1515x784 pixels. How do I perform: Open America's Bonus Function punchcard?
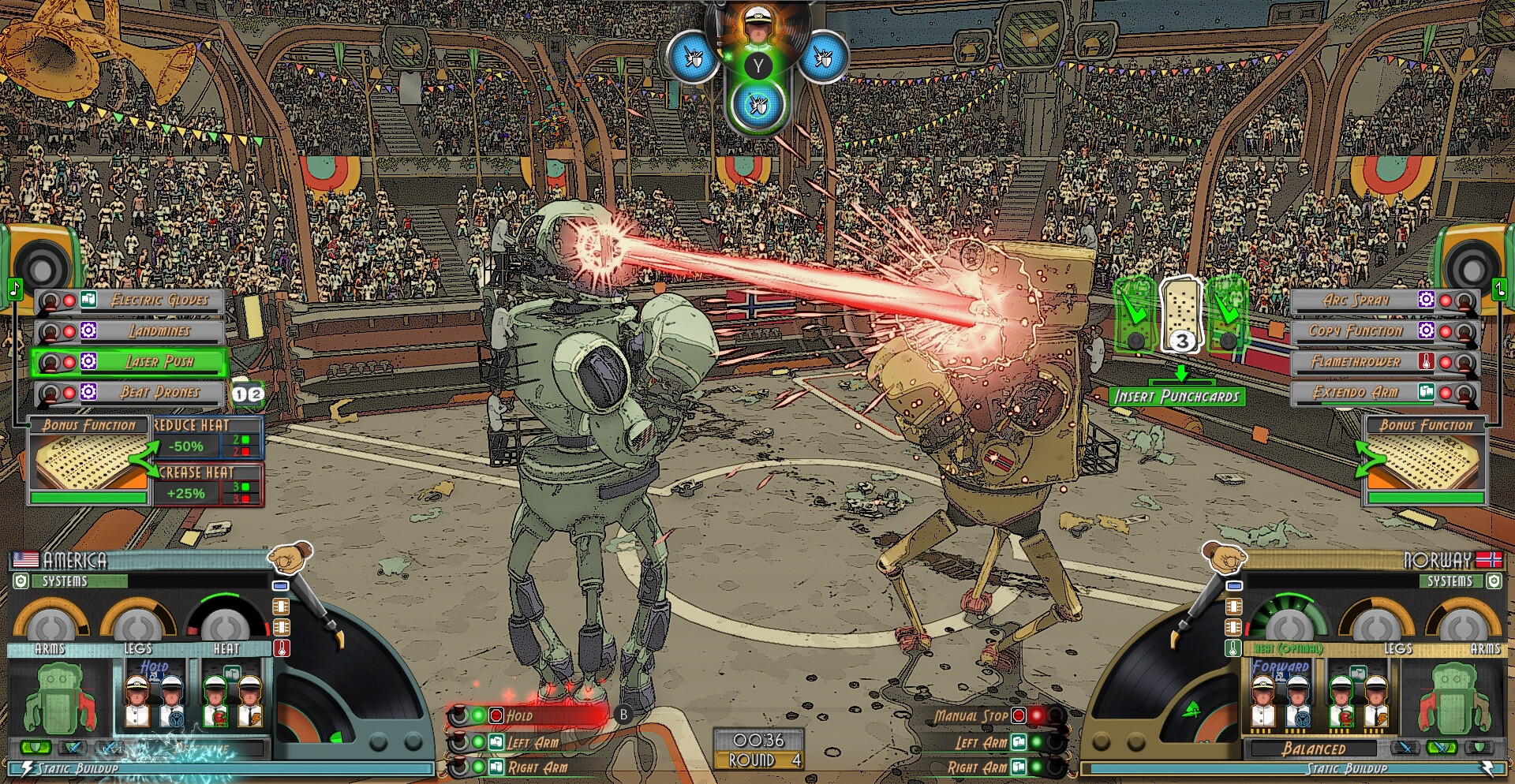point(88,462)
